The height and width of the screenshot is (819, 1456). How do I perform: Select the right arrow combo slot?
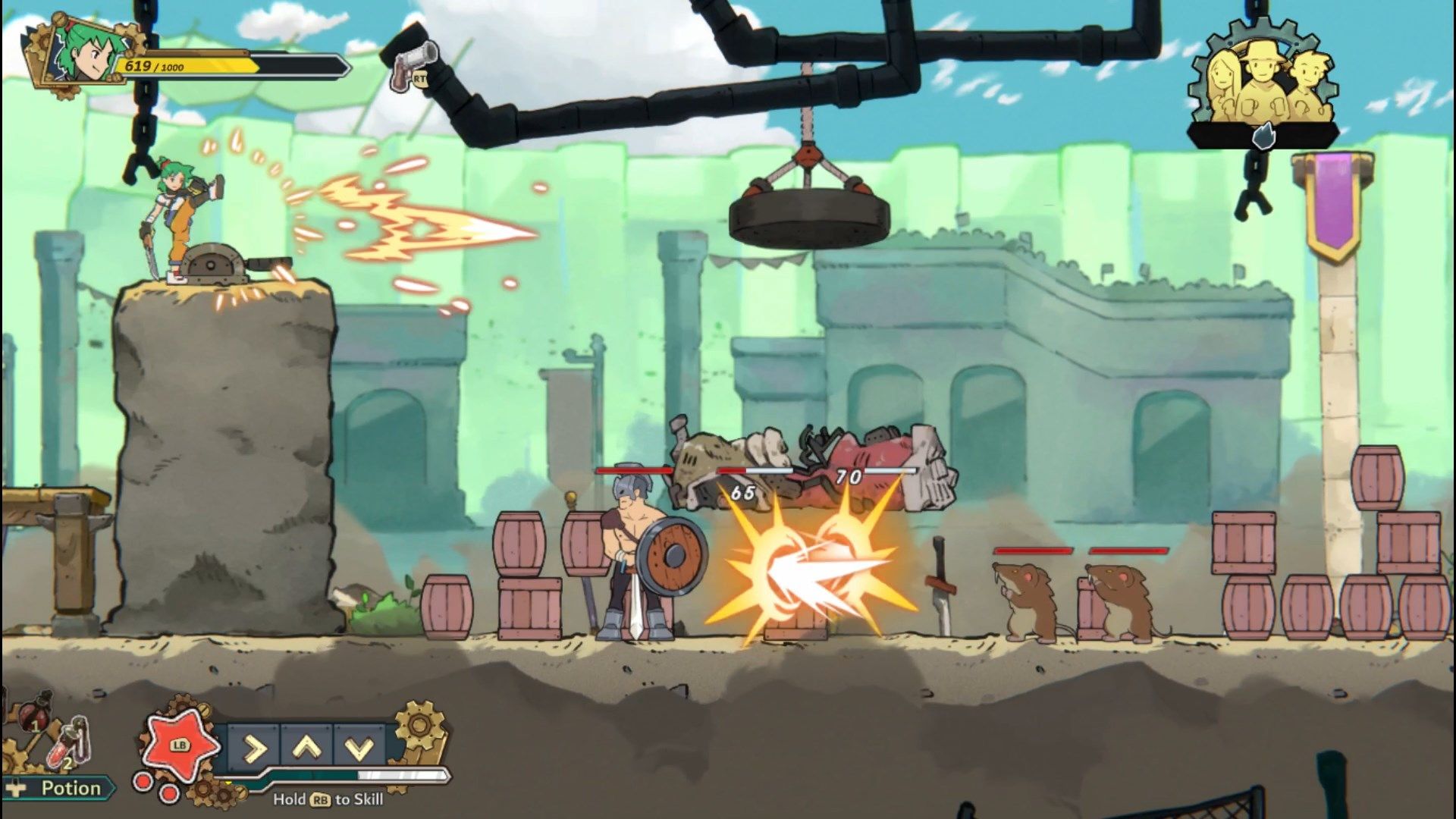(x=254, y=748)
